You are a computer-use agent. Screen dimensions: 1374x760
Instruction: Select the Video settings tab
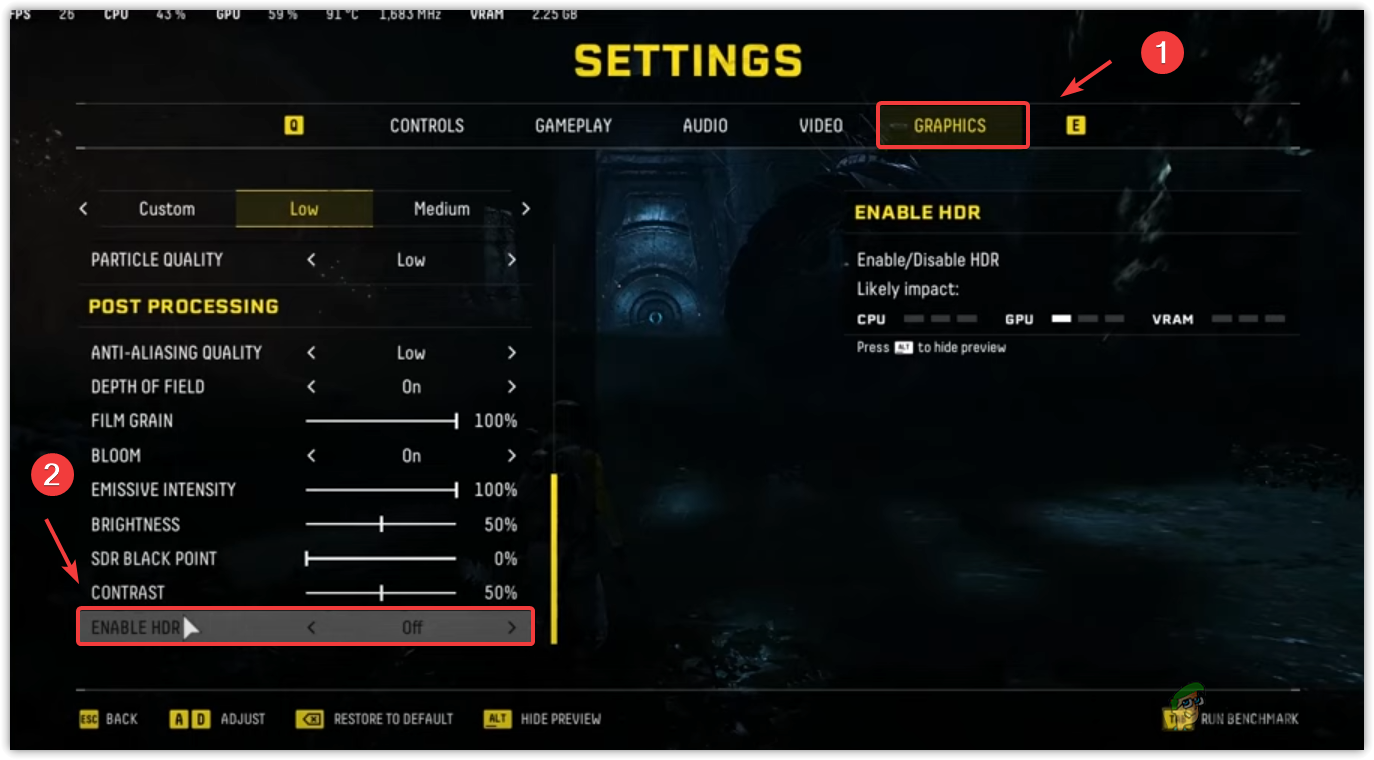pyautogui.click(x=820, y=126)
